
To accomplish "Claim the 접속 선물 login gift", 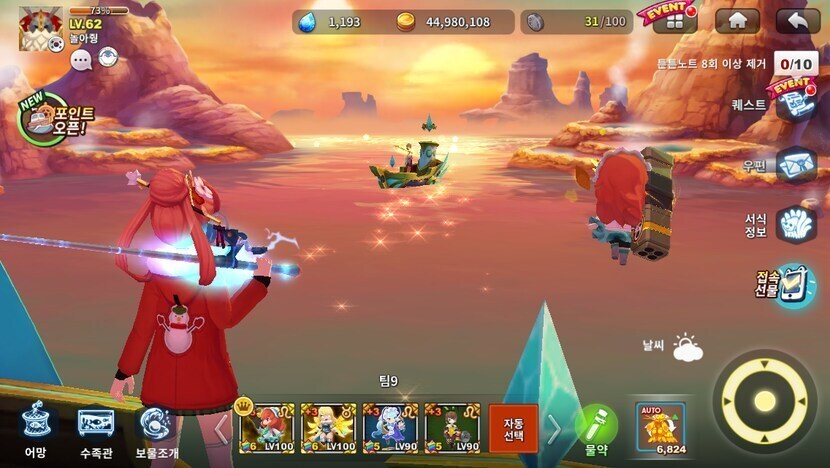I will (795, 286).
